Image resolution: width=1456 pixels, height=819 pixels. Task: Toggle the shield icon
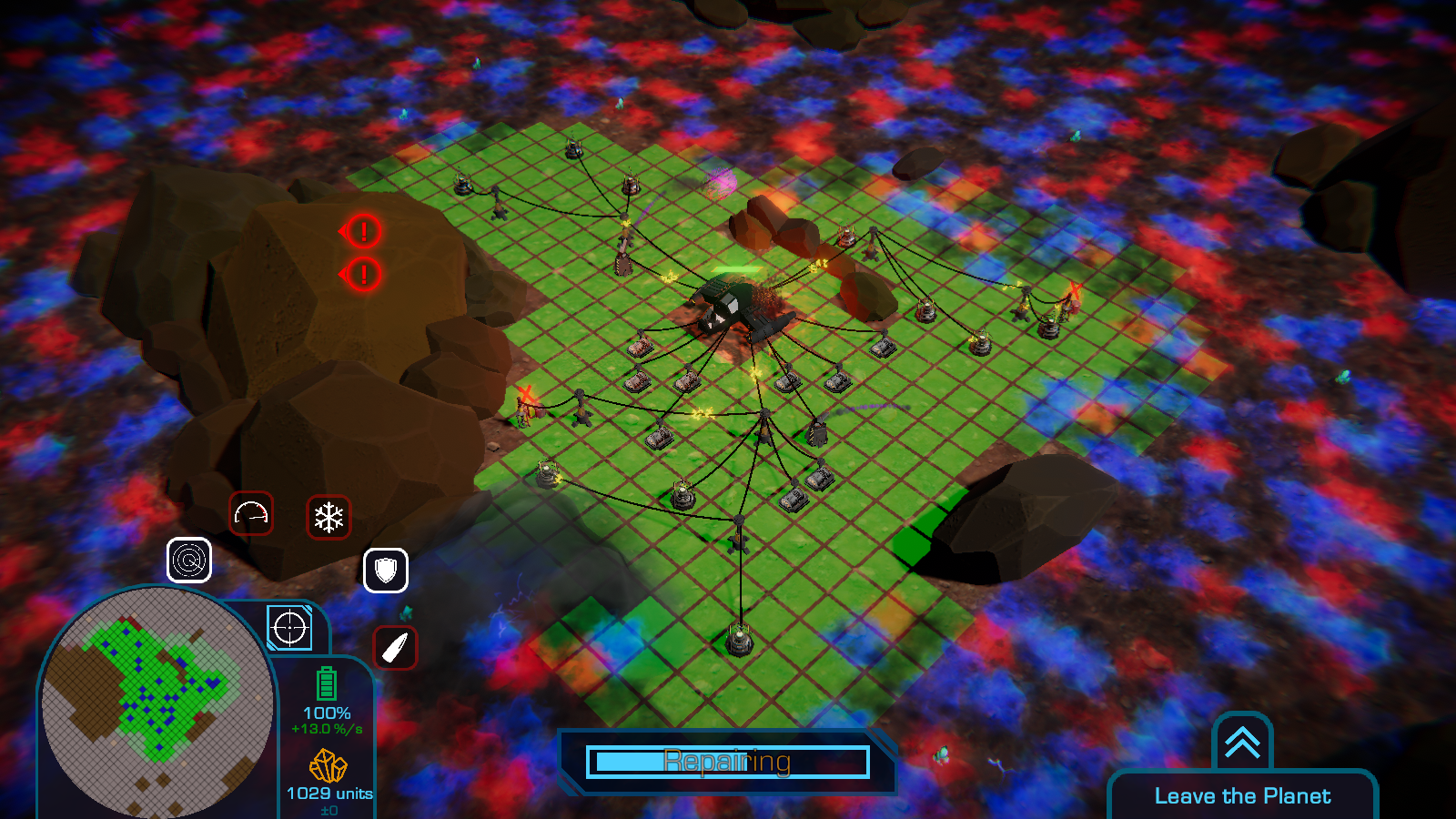(x=386, y=571)
